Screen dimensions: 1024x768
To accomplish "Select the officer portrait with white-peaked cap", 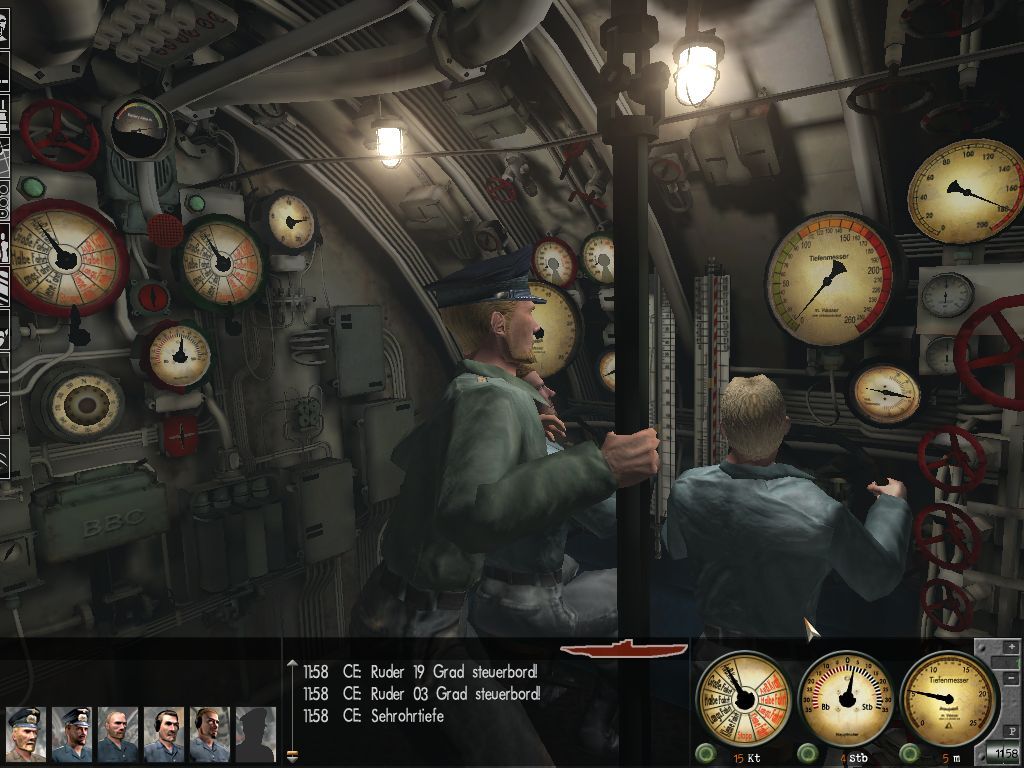I will coord(25,734).
